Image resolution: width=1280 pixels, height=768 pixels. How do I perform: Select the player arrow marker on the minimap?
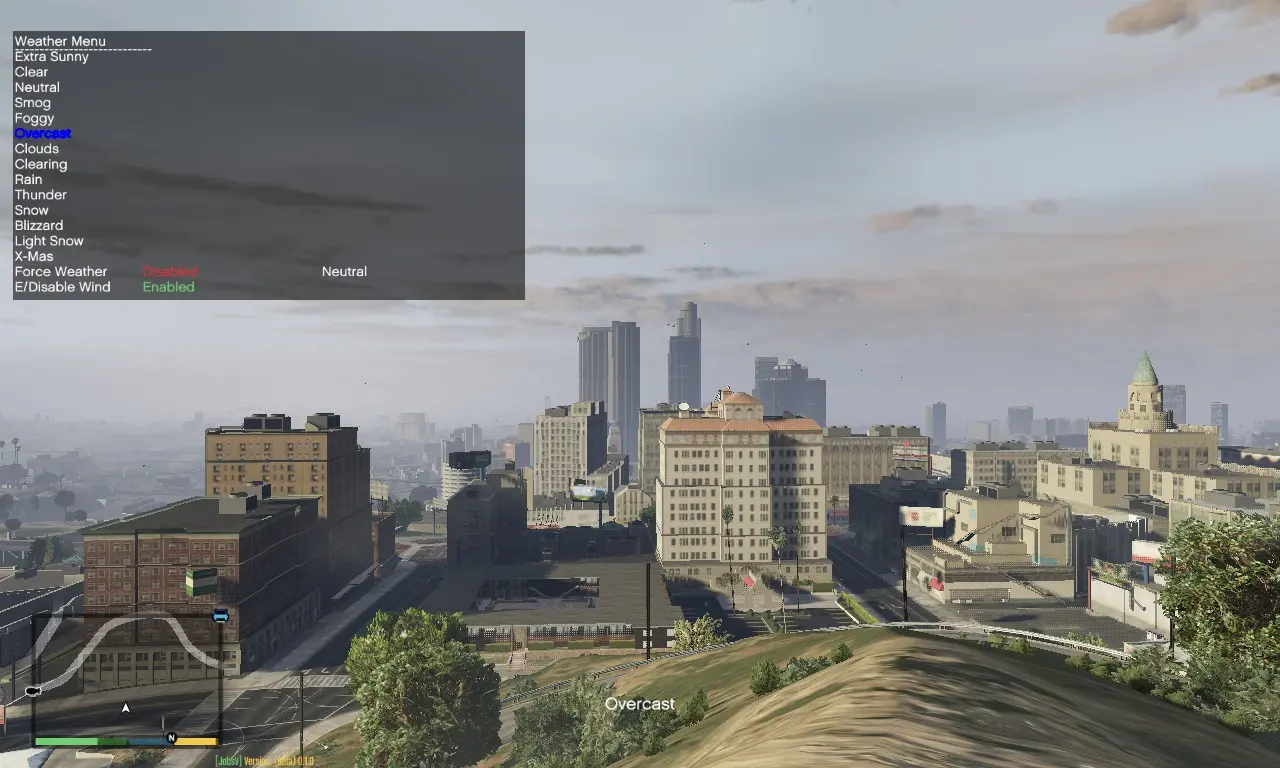(125, 706)
